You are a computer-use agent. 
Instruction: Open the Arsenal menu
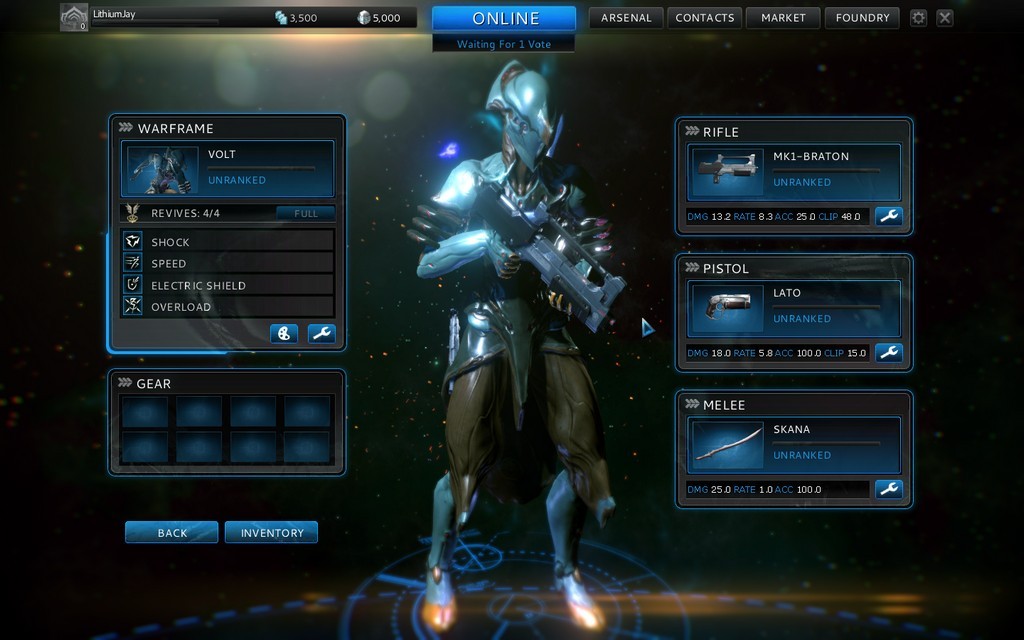point(626,18)
